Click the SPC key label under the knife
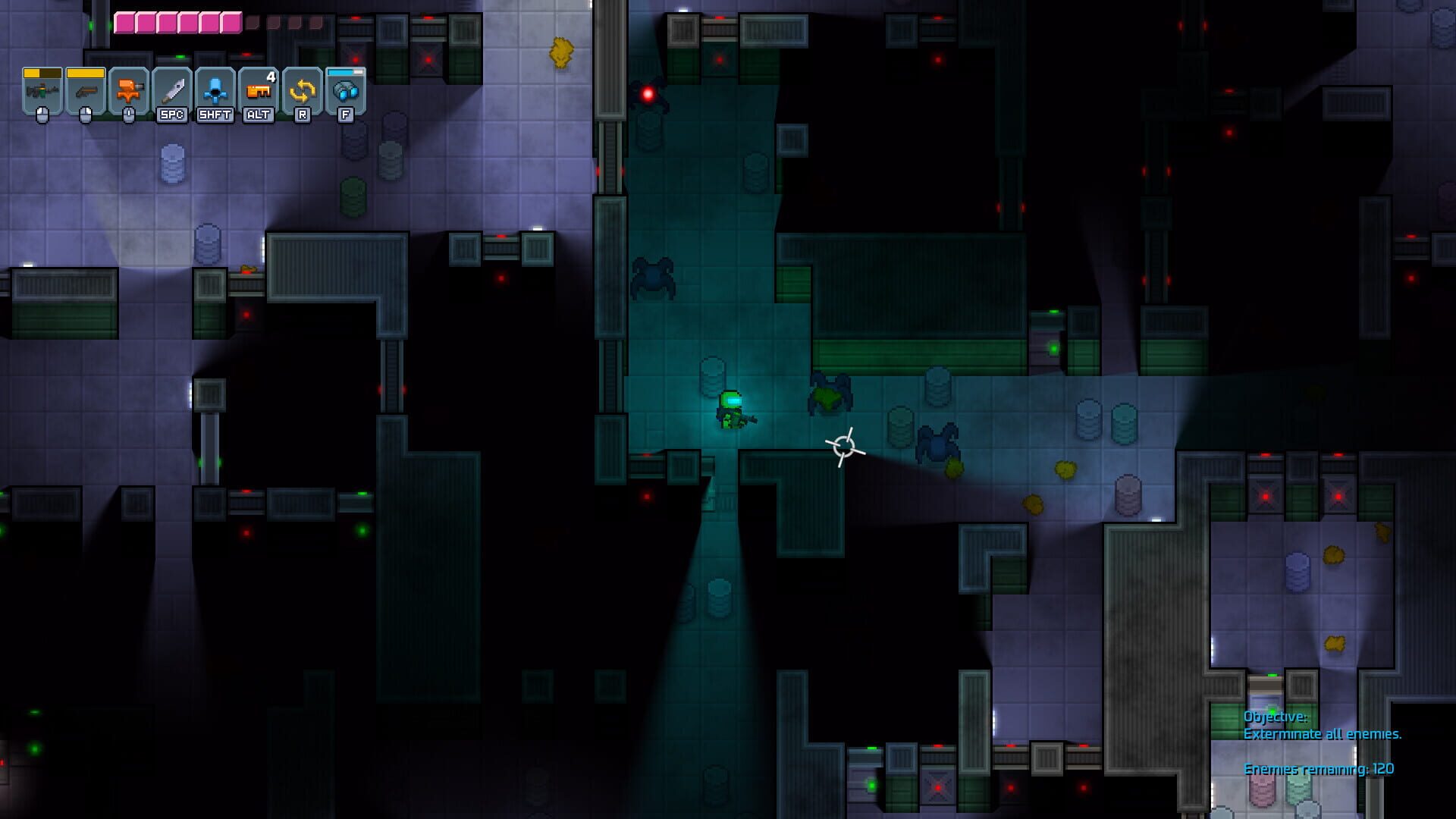The image size is (1456, 819). coord(172,115)
